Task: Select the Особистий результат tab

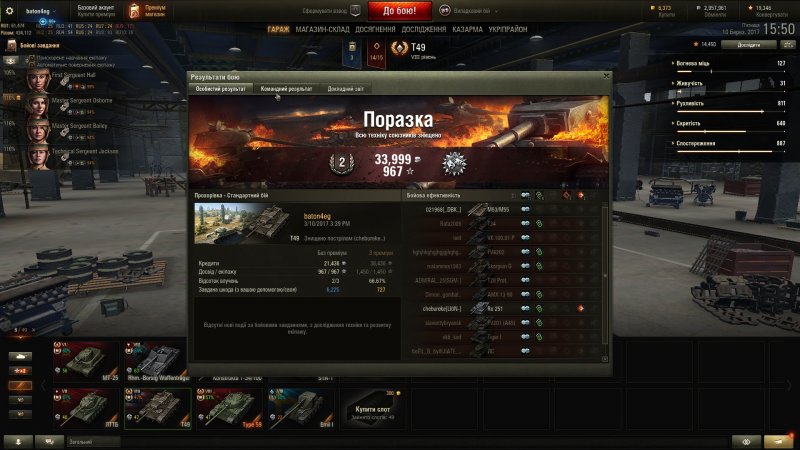Action: pyautogui.click(x=220, y=89)
